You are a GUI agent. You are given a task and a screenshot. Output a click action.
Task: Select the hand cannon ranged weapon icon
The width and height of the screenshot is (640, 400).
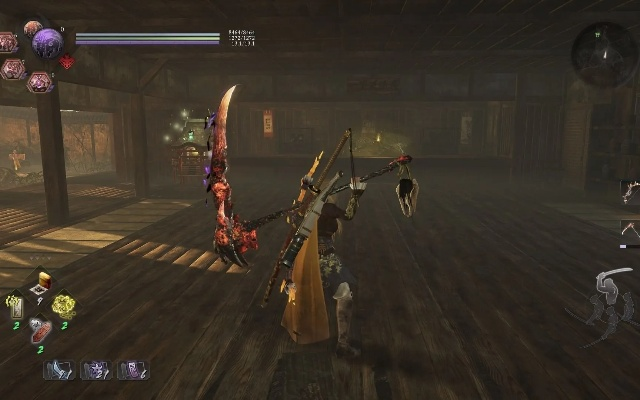coord(629,189)
